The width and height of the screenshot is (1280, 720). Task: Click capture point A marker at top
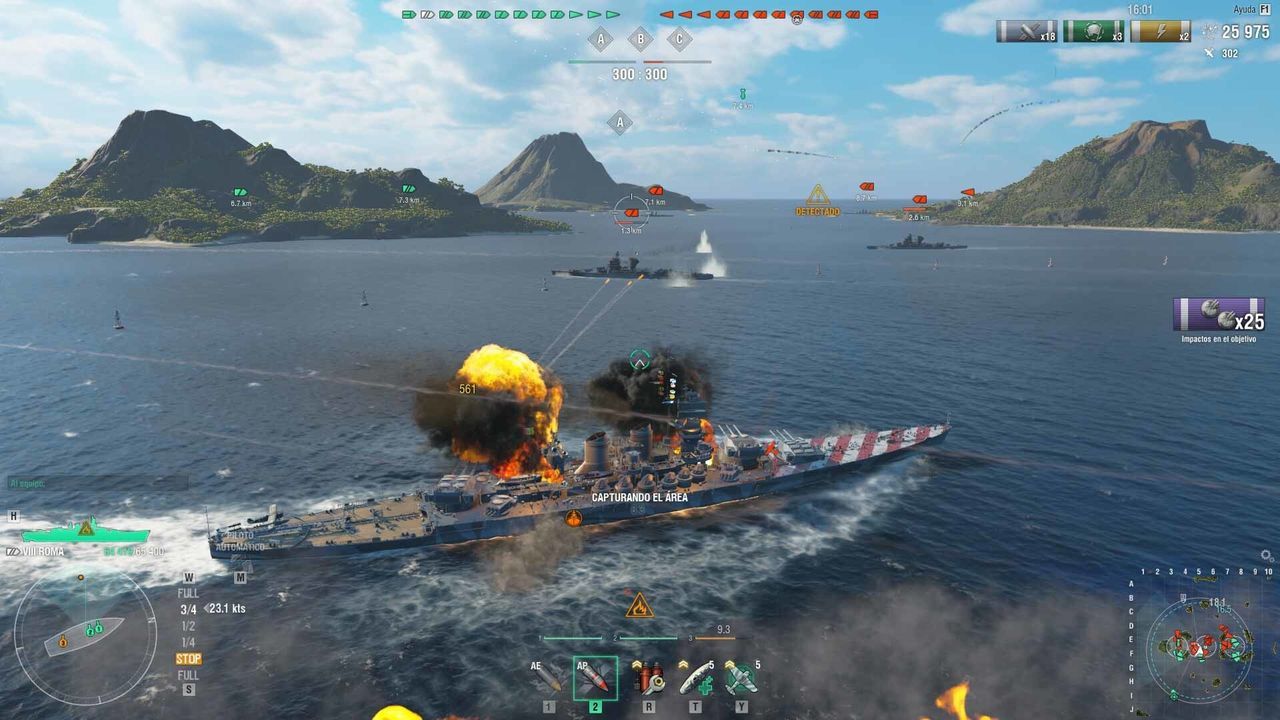600,40
